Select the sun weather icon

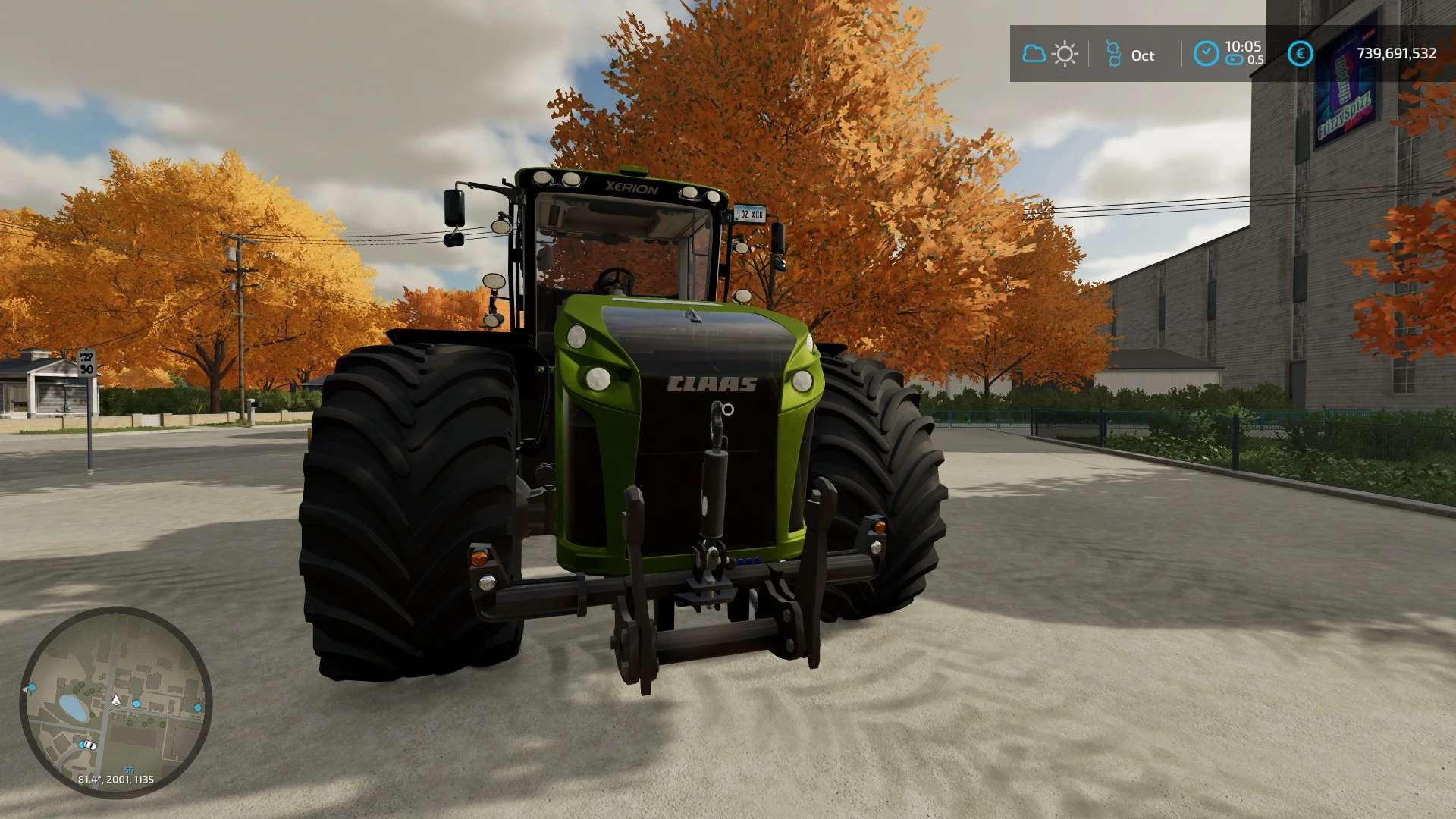1065,54
